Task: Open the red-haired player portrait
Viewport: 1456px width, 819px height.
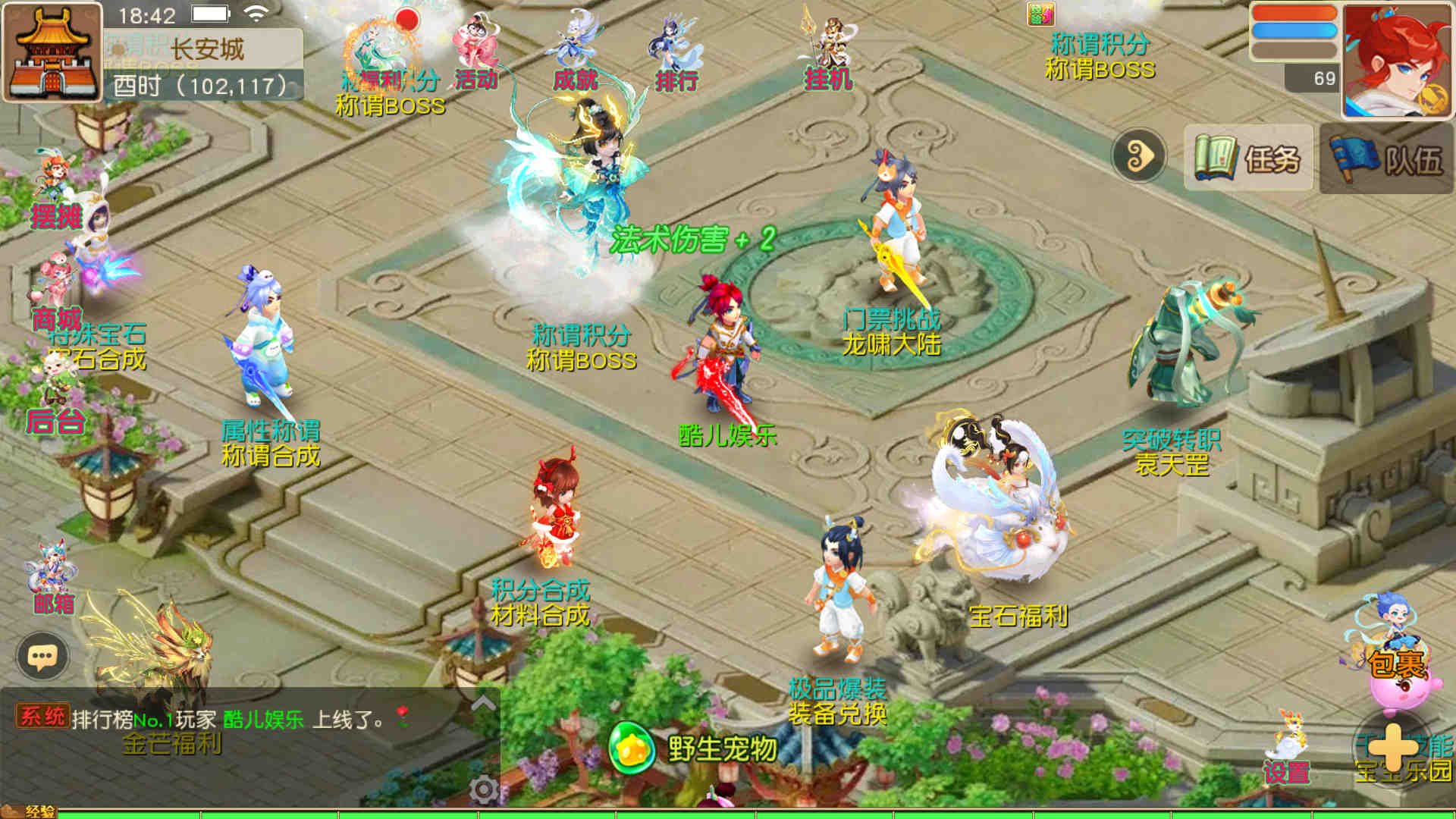Action: [1396, 61]
